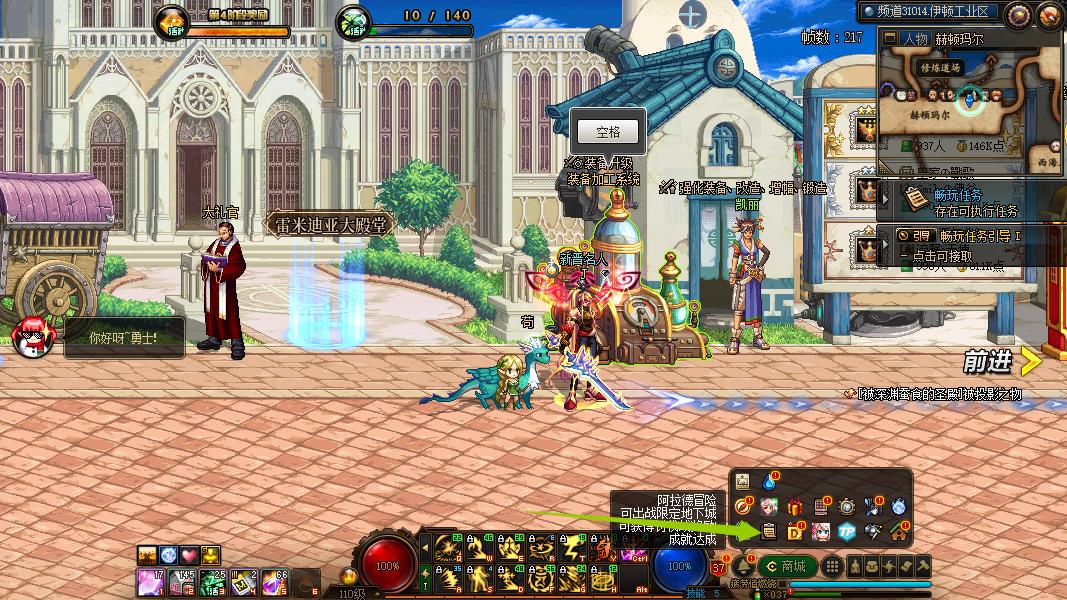The image size is (1067, 600).
Task: Click the round compass button in the top corner
Action: pyautogui.click(x=1018, y=14)
